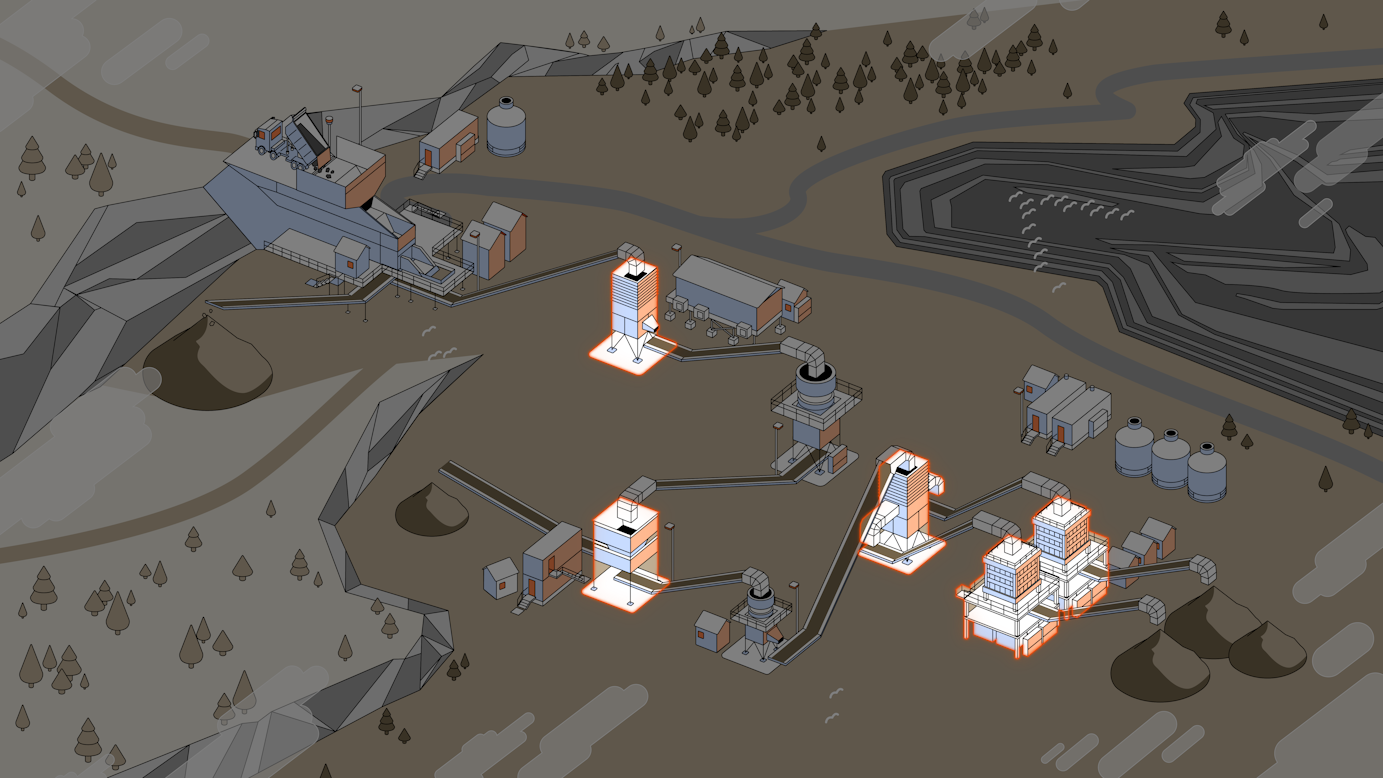The height and width of the screenshot is (778, 1383).
Task: Pick the highlighted screening tower beside the orange-walled shed
Action: pos(625,550)
